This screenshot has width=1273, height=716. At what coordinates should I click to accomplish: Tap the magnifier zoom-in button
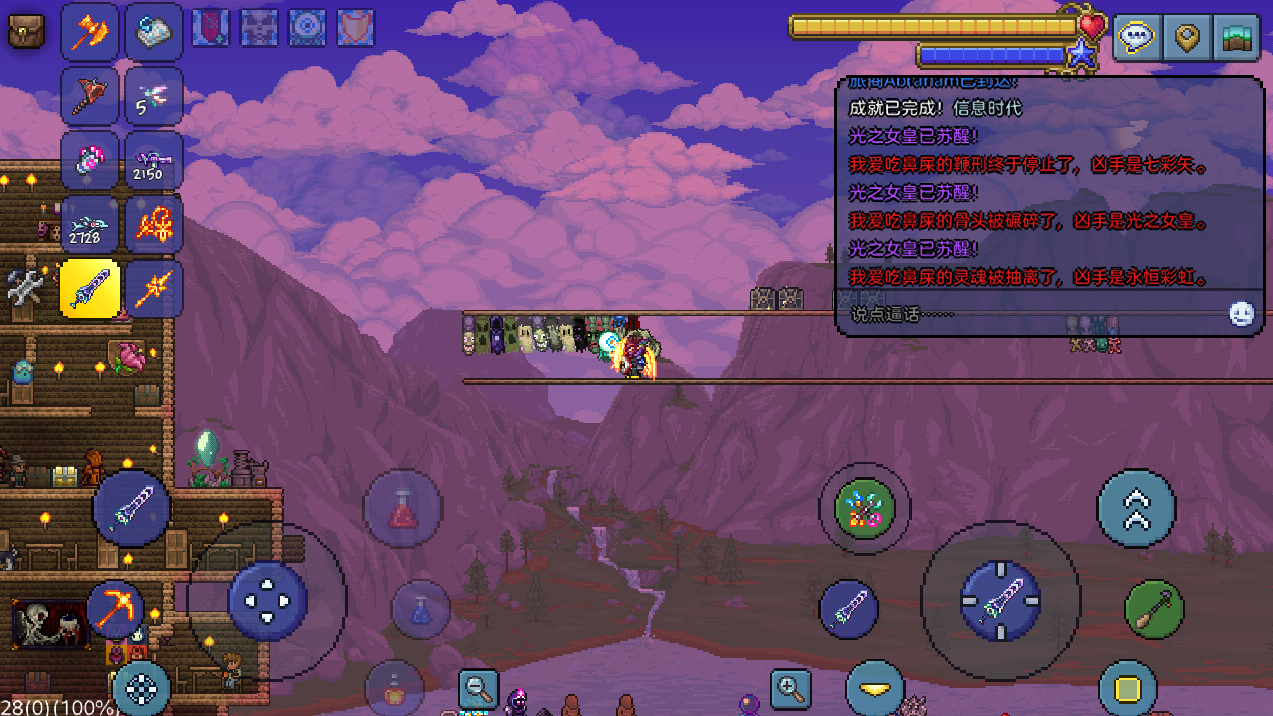pos(790,689)
